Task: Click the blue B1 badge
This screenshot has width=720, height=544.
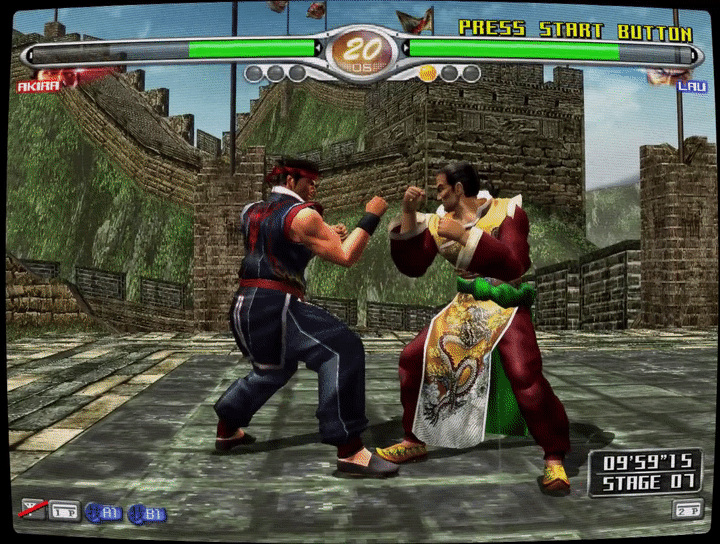Action: [148, 513]
